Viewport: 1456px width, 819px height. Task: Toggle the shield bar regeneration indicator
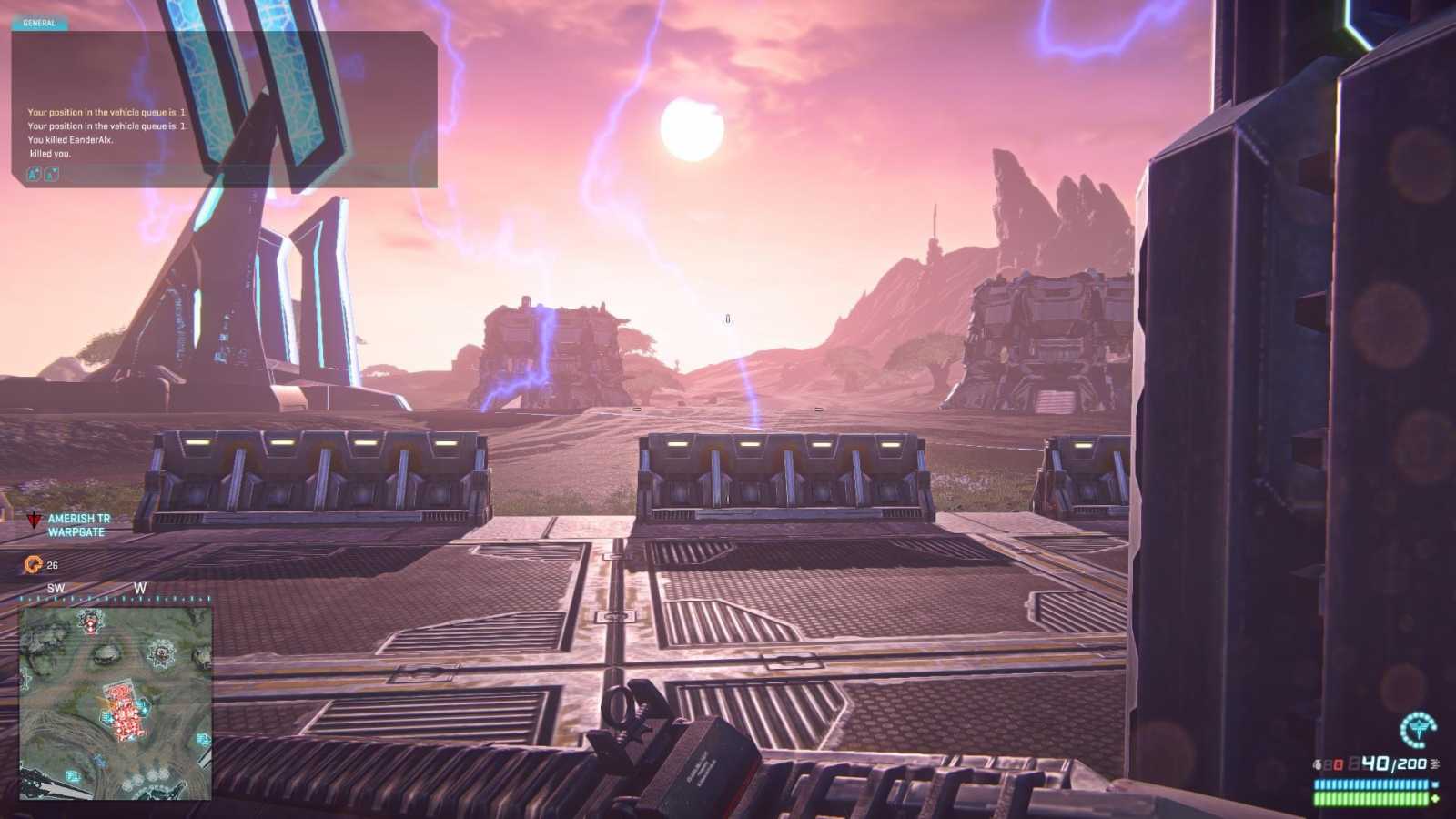pyautogui.click(x=1434, y=784)
